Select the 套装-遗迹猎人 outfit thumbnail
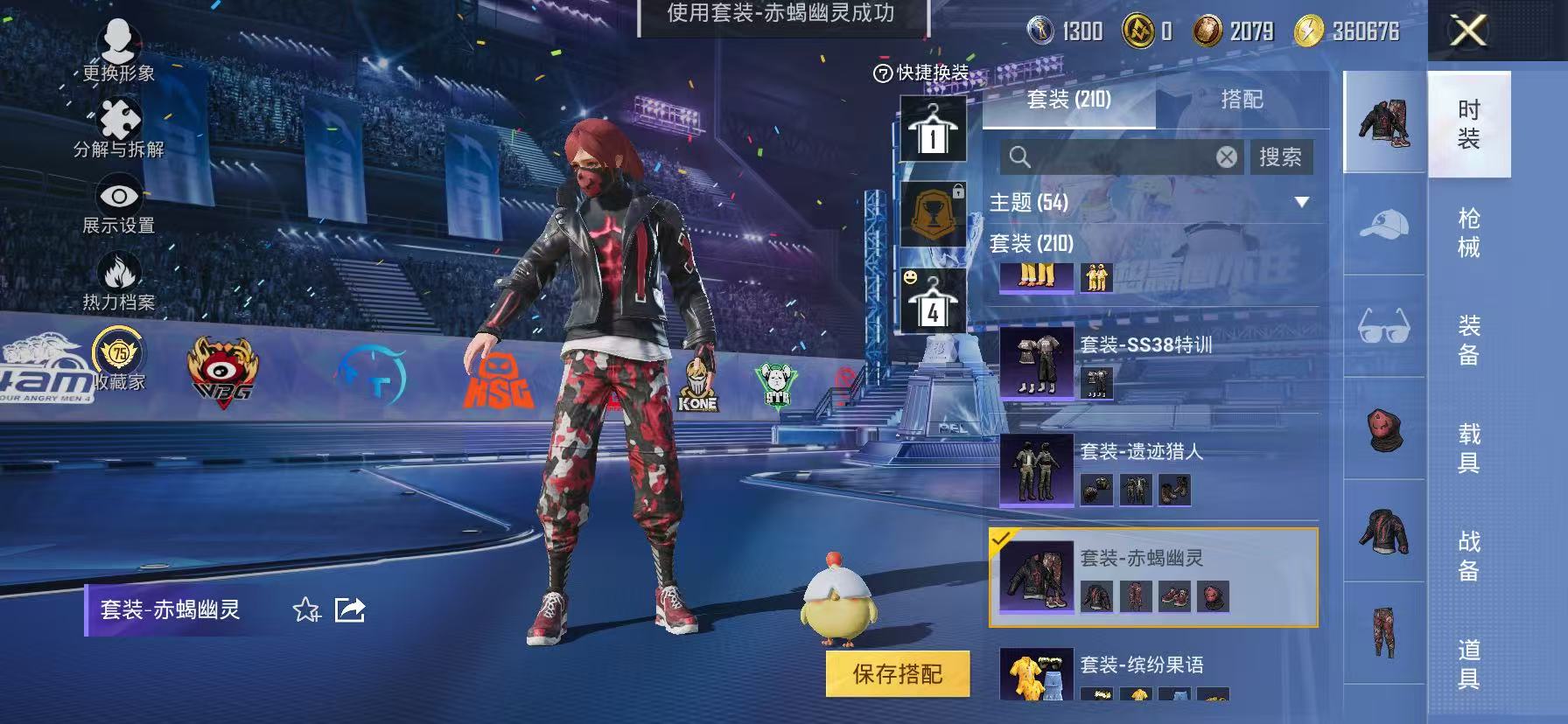 (1037, 469)
